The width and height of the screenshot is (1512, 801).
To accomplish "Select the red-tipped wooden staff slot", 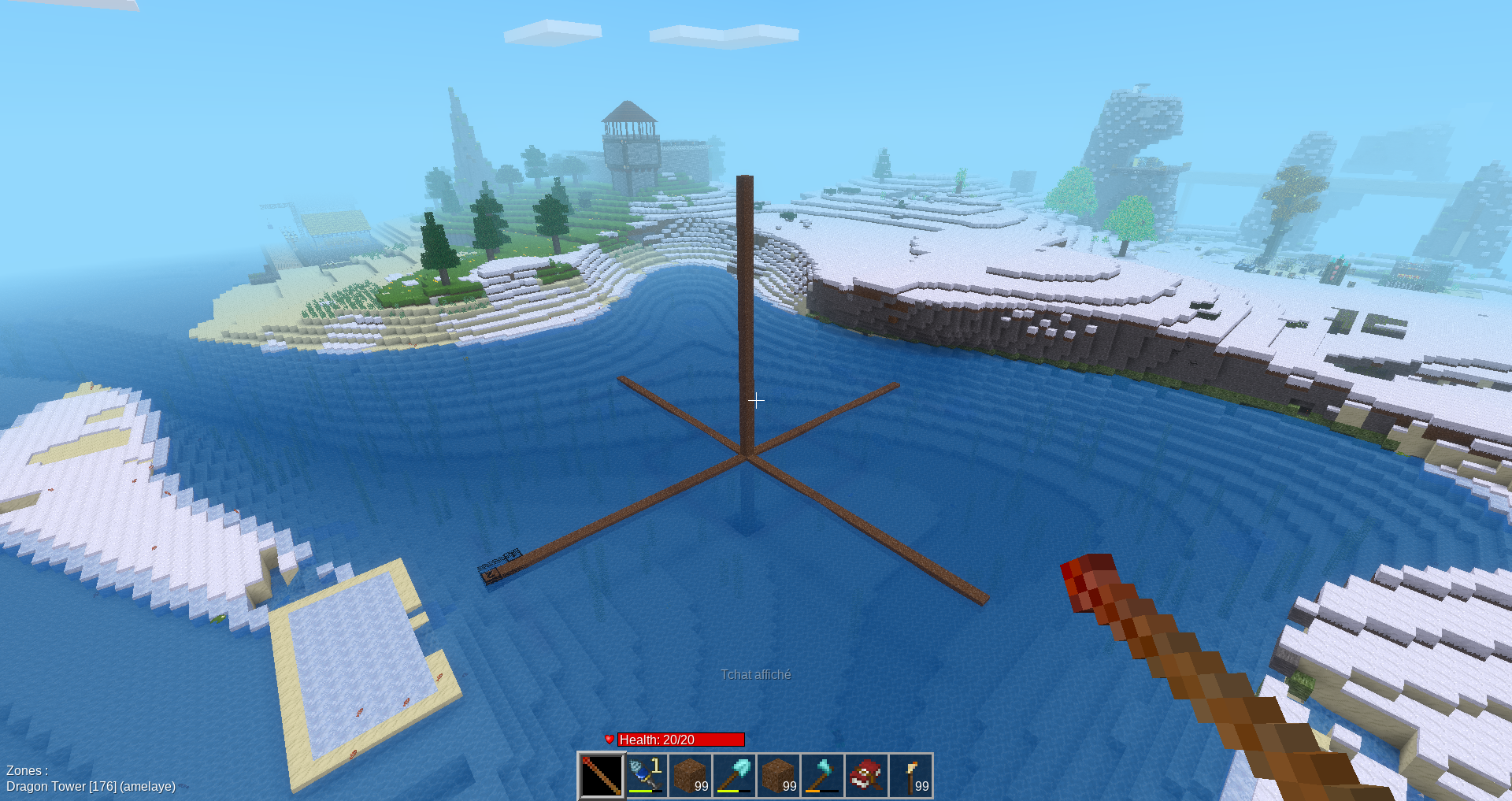I will 602,775.
